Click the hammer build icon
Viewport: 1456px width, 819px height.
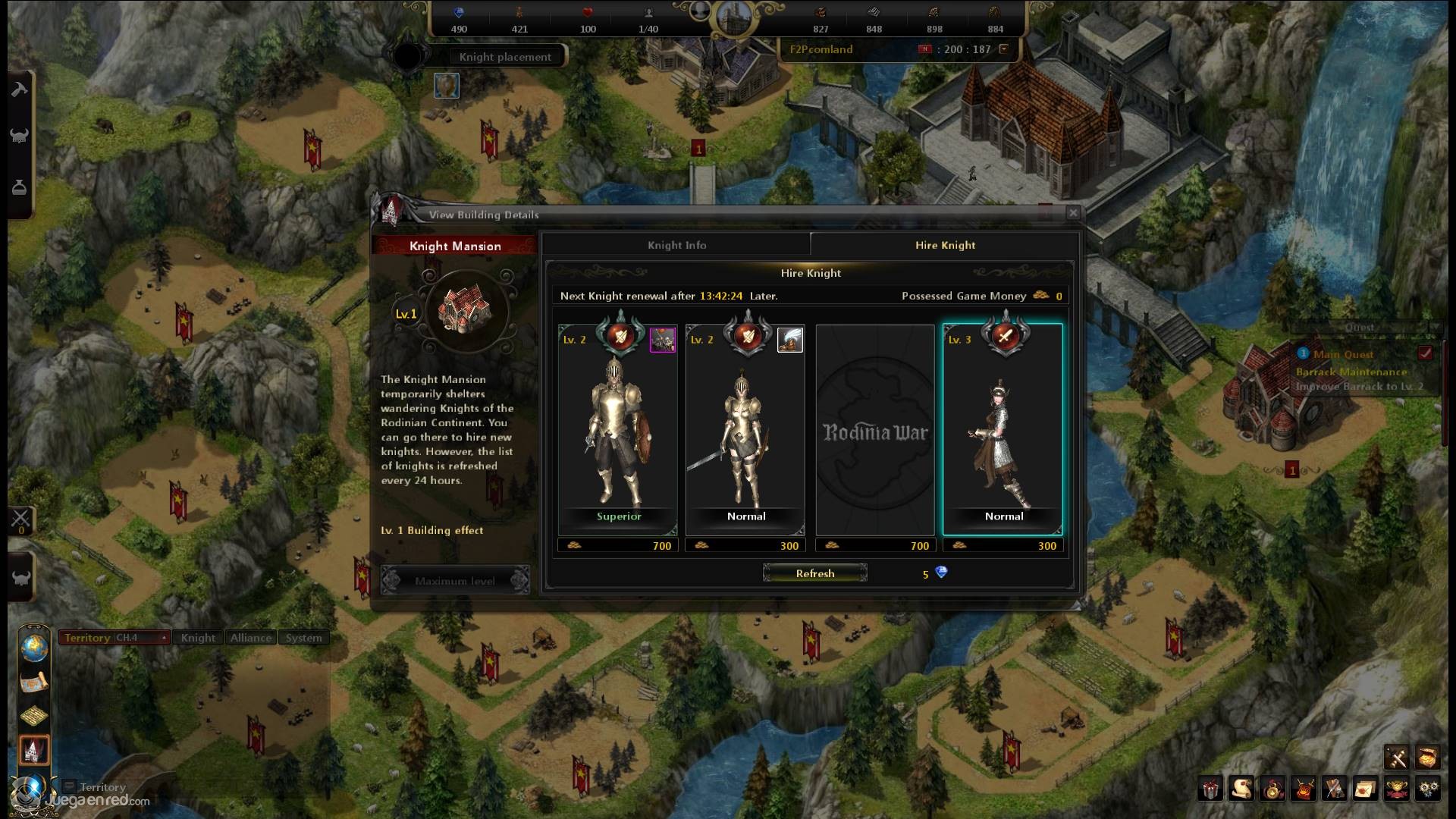pyautogui.click(x=20, y=89)
